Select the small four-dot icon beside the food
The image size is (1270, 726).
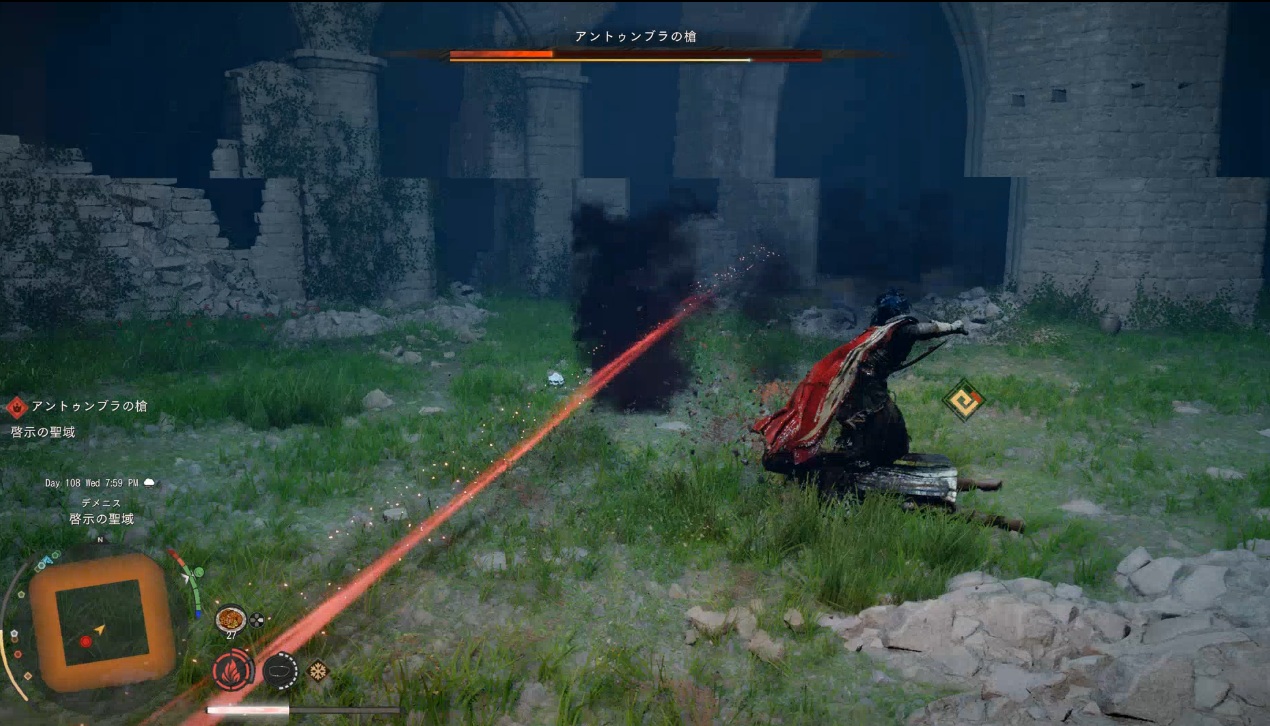click(x=257, y=620)
